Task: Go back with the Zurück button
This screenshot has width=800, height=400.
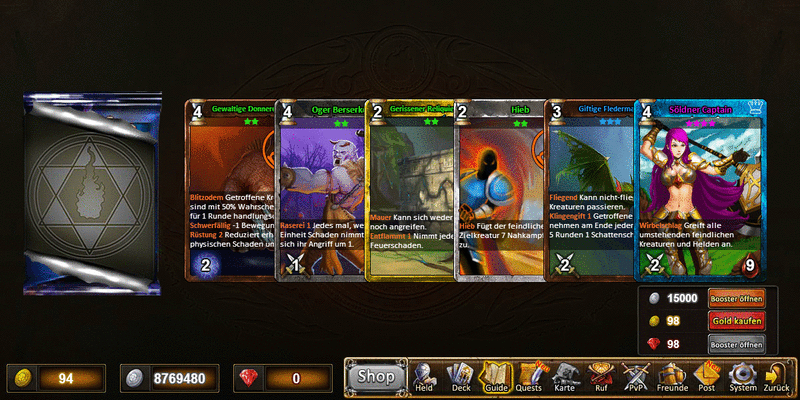Action: point(776,376)
